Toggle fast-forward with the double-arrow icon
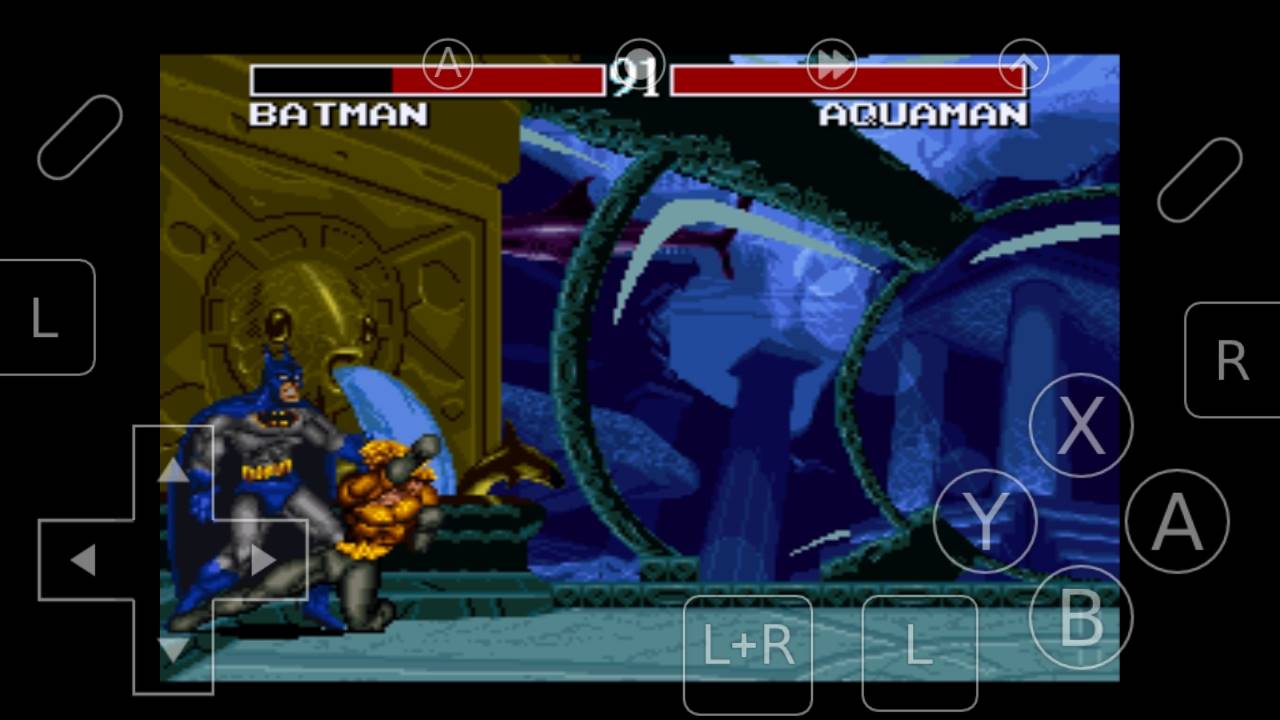The height and width of the screenshot is (720, 1280). [831, 64]
